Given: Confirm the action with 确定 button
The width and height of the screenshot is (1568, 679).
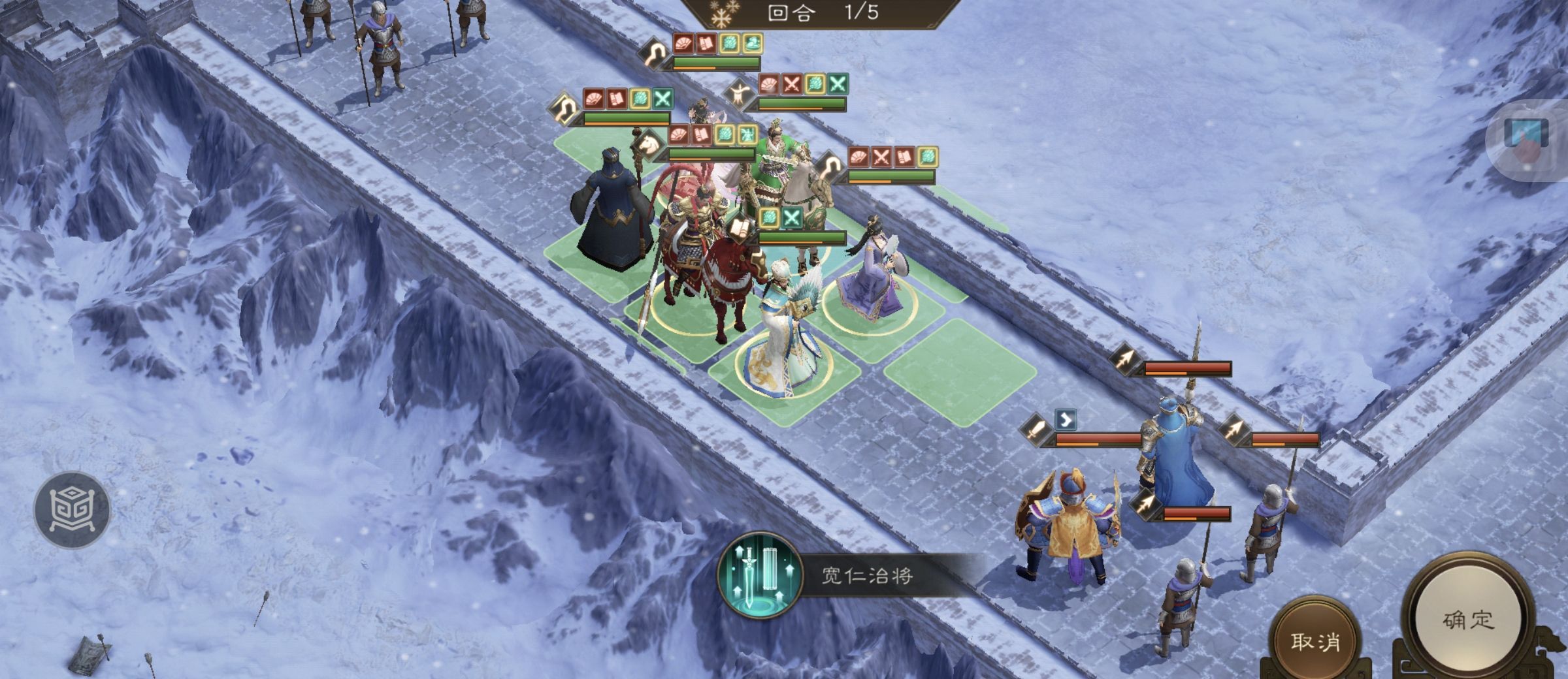Looking at the screenshot, I should coord(1468,620).
